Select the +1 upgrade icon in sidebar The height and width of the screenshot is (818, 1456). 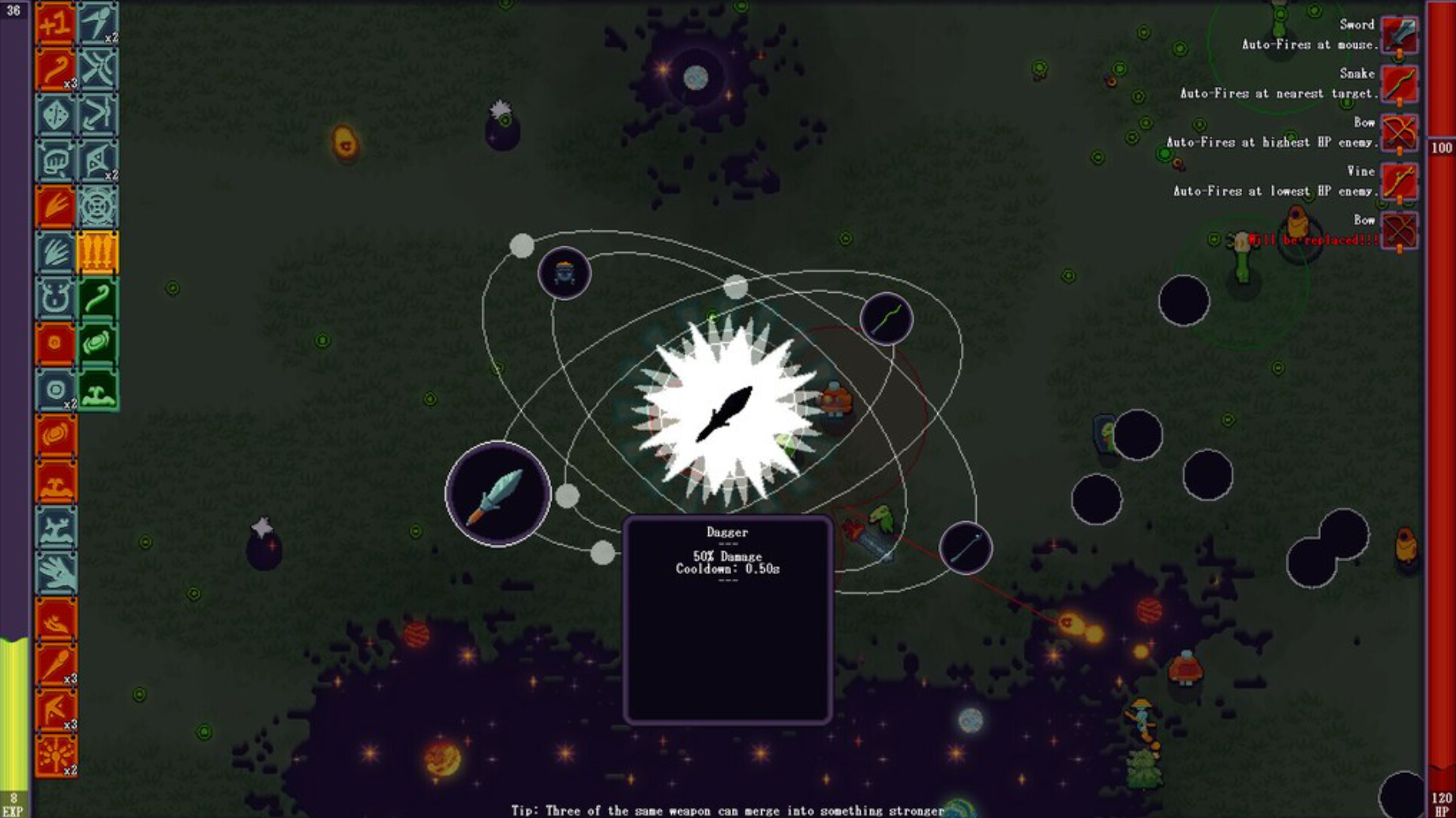[55, 22]
